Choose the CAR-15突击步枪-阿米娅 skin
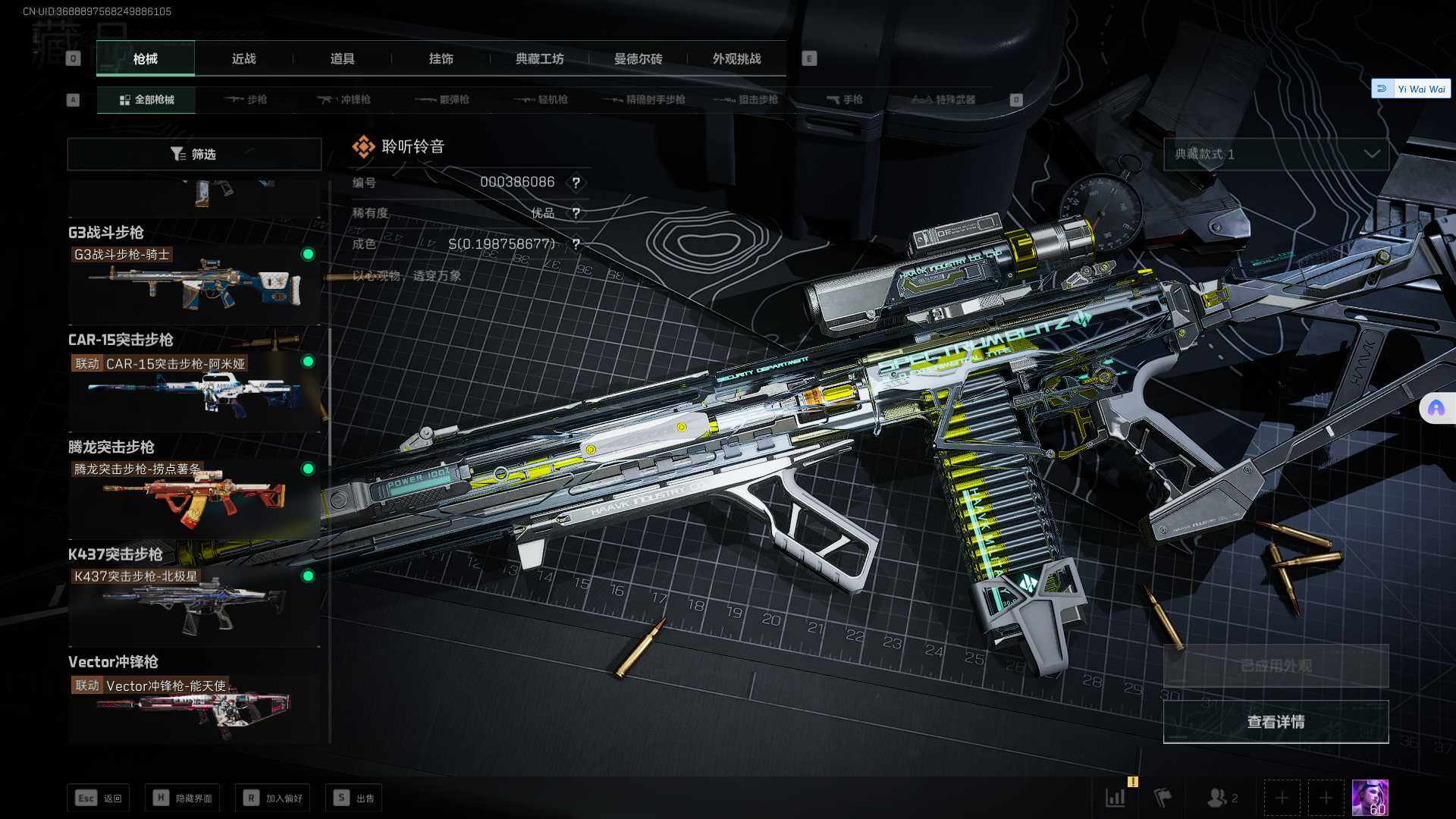Image resolution: width=1456 pixels, height=819 pixels. 194,392
